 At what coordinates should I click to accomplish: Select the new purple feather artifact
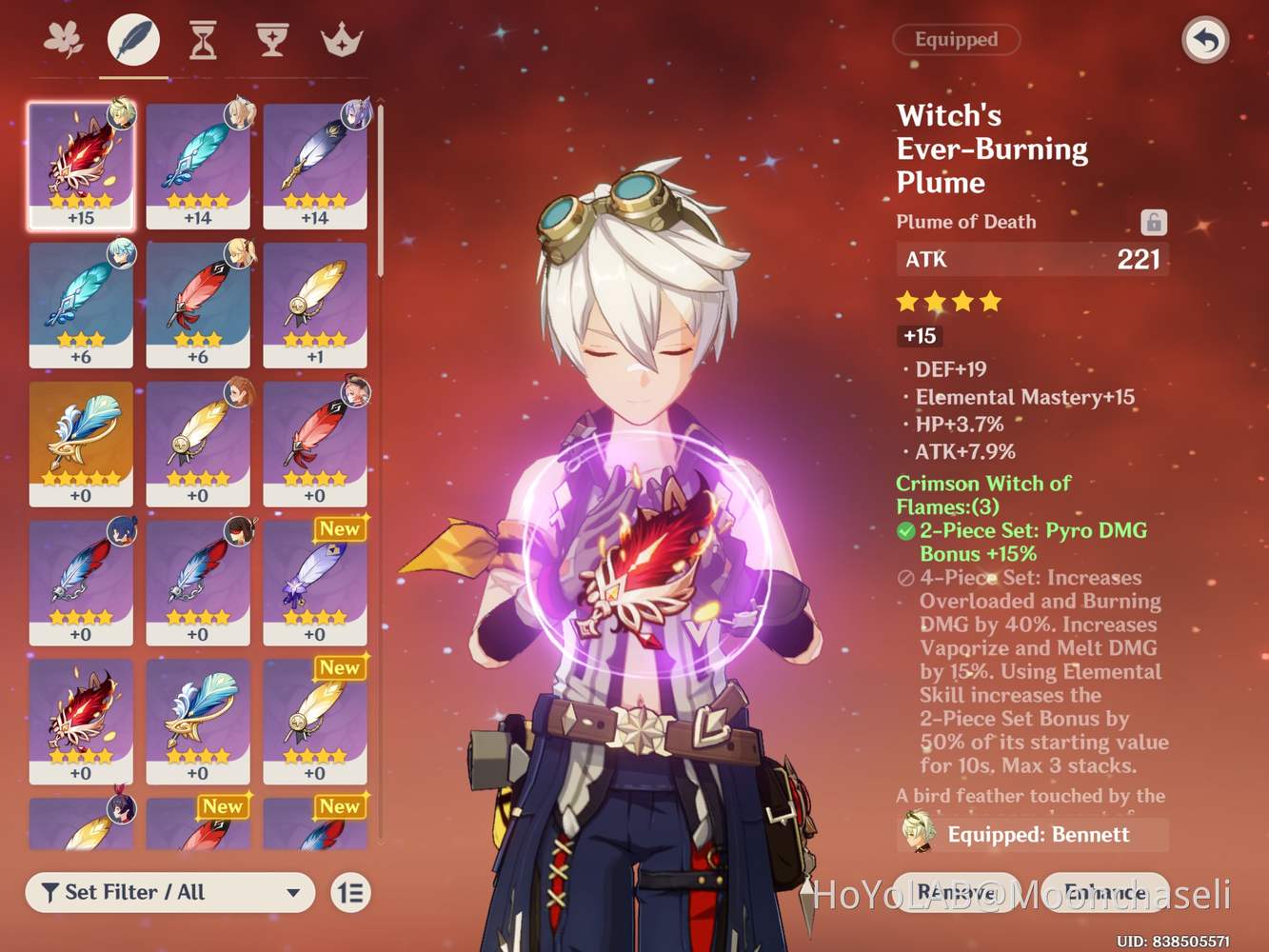[x=315, y=583]
